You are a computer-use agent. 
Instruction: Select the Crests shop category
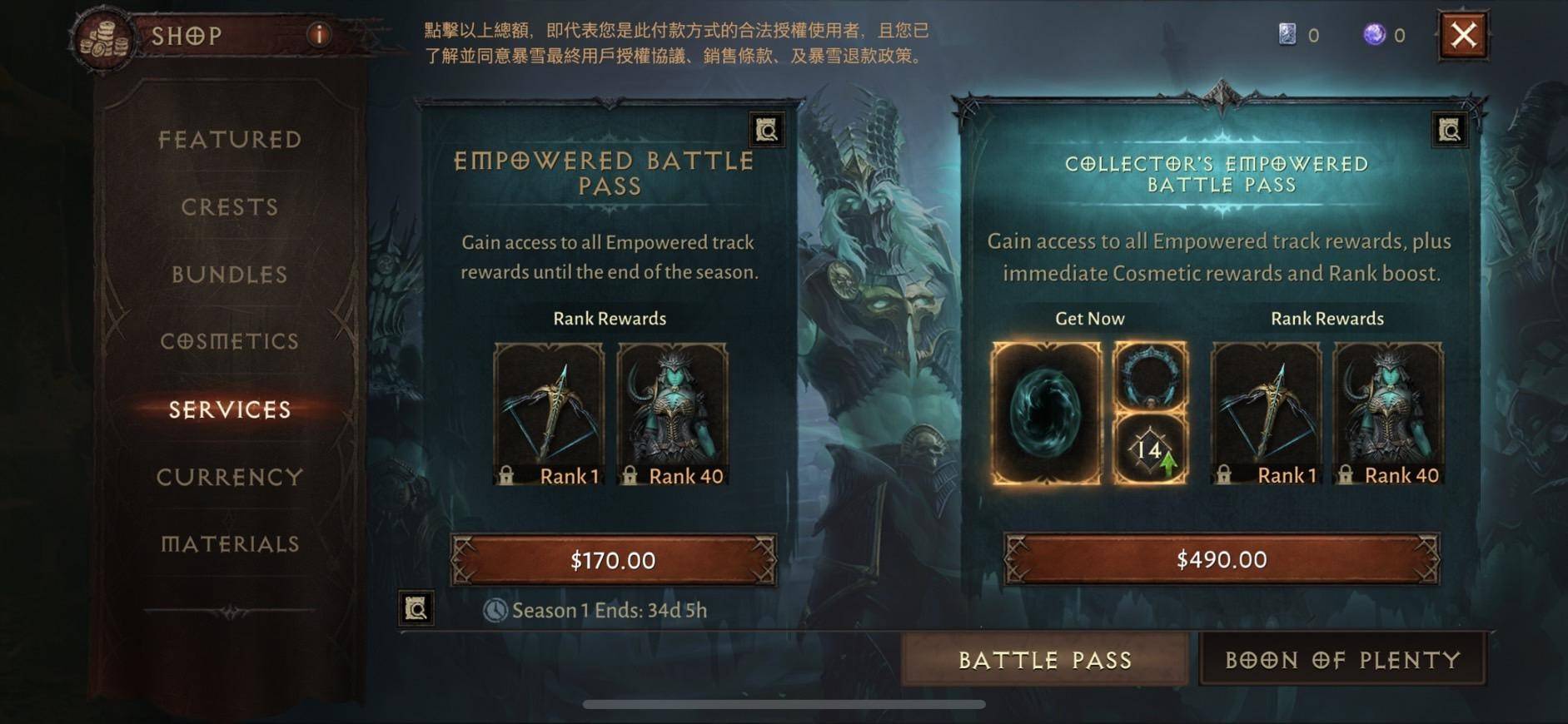point(230,206)
